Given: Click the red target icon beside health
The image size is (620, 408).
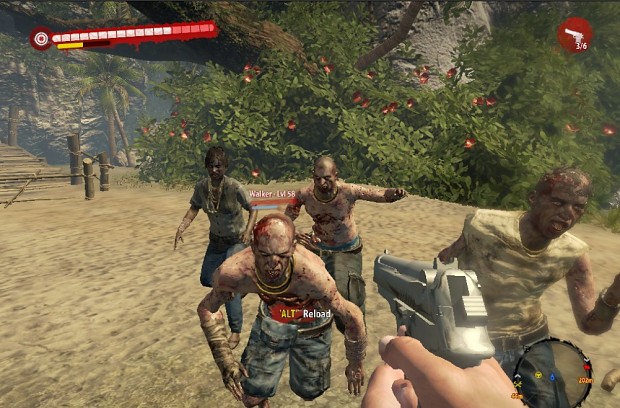Looking at the screenshot, I should pos(41,39).
